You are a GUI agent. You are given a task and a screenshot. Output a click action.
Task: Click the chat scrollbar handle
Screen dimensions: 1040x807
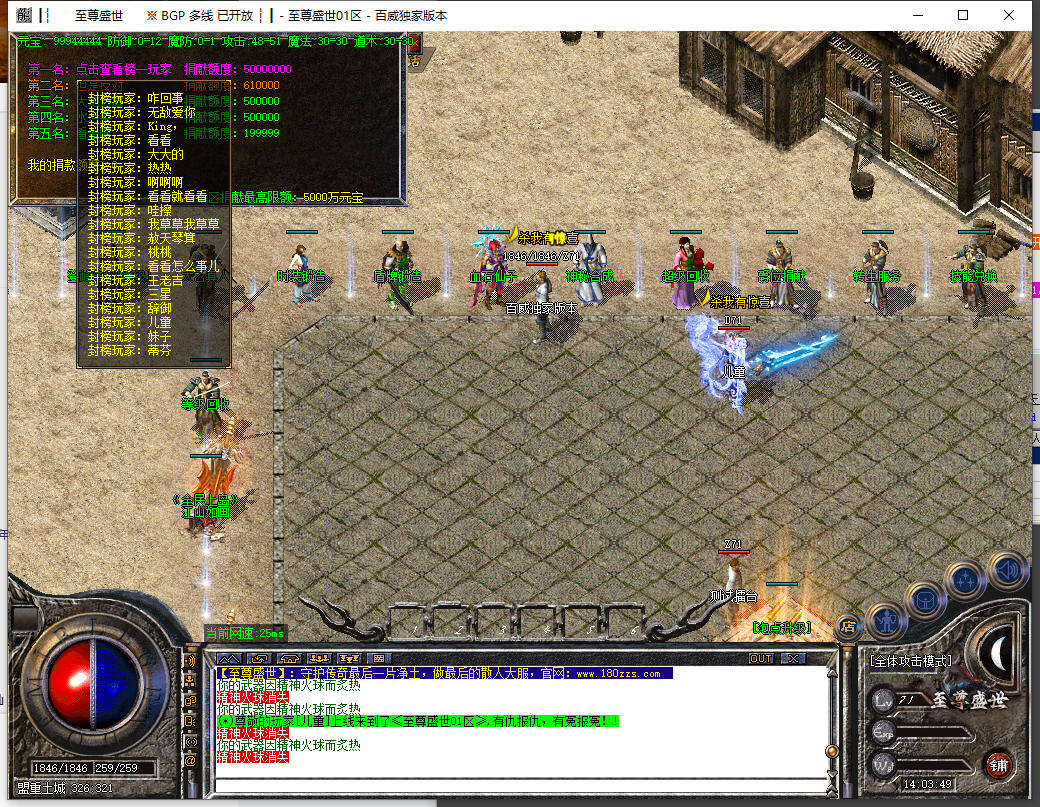(x=829, y=751)
